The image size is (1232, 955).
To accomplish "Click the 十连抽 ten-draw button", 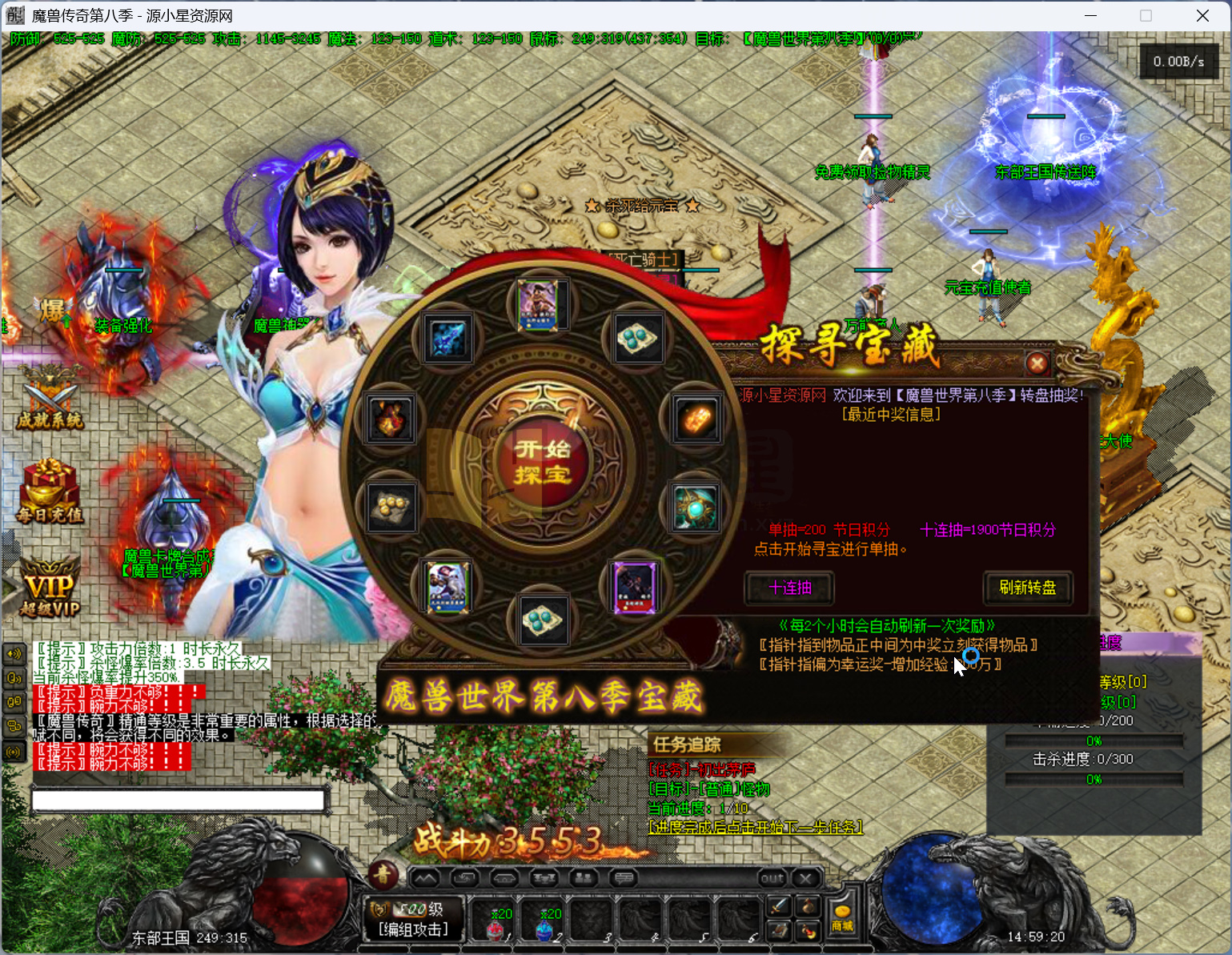I will click(789, 588).
